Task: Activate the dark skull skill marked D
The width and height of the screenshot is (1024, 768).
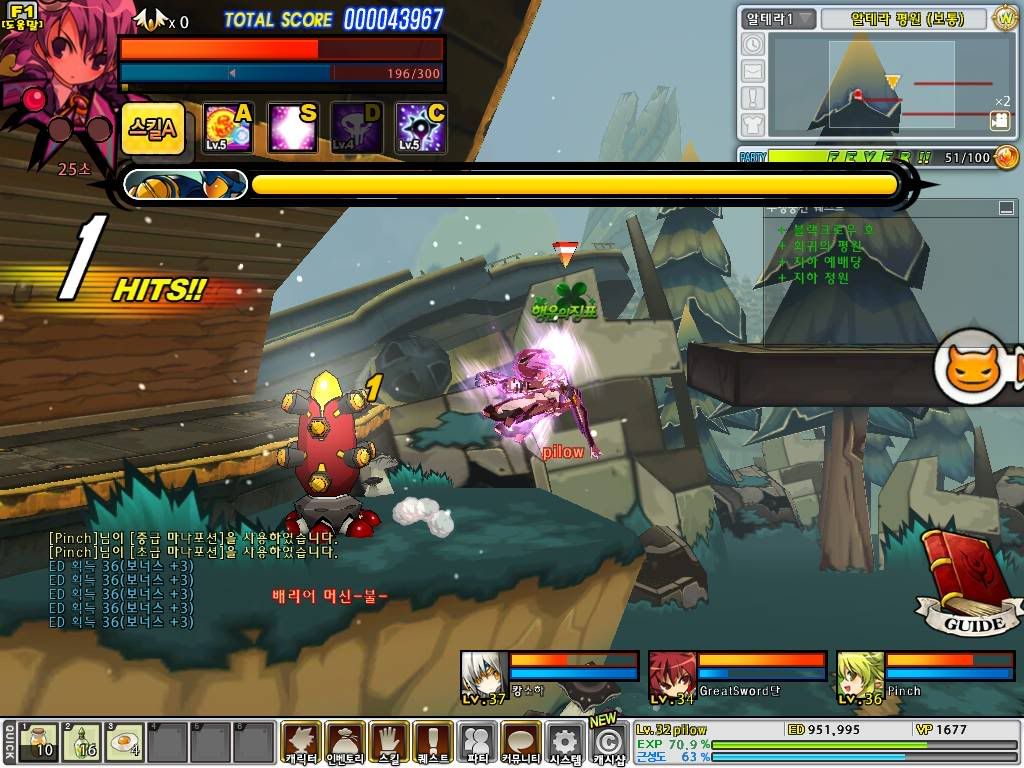Action: point(357,128)
